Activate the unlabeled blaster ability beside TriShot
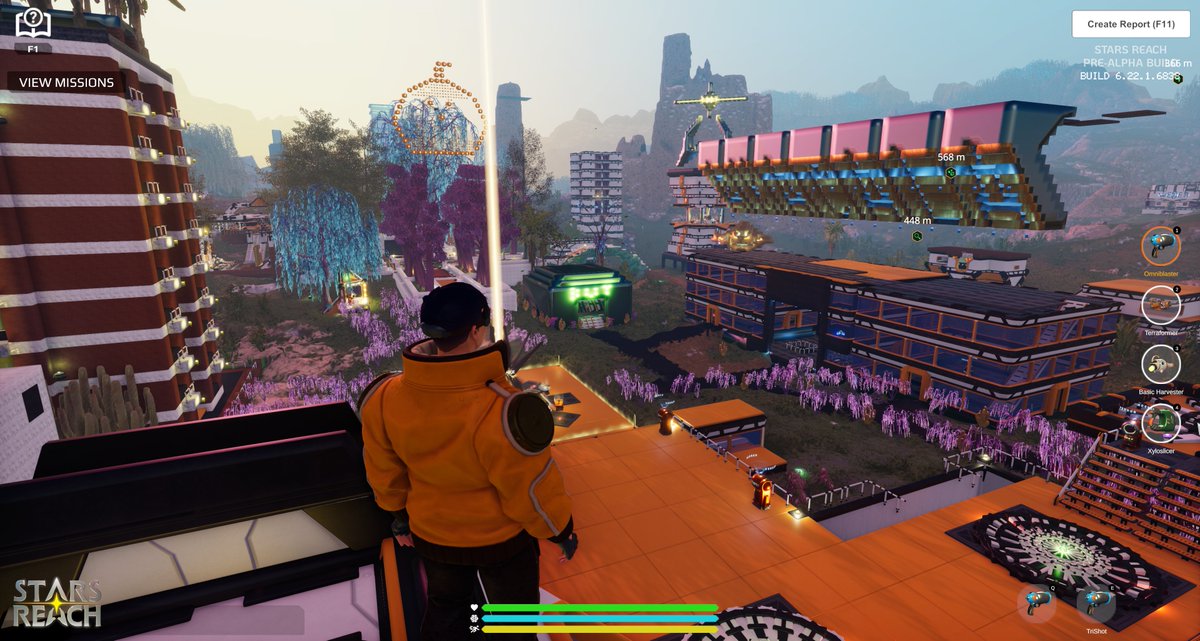Viewport: 1200px width, 641px height. coord(1037,603)
